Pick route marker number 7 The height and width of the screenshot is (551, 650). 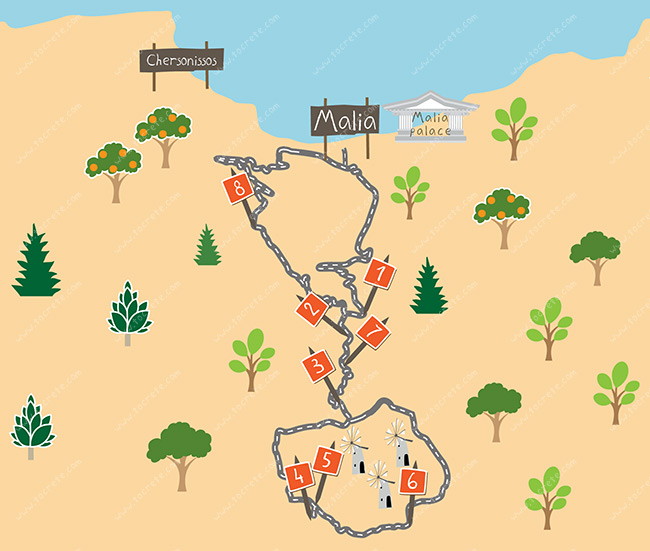click(373, 331)
